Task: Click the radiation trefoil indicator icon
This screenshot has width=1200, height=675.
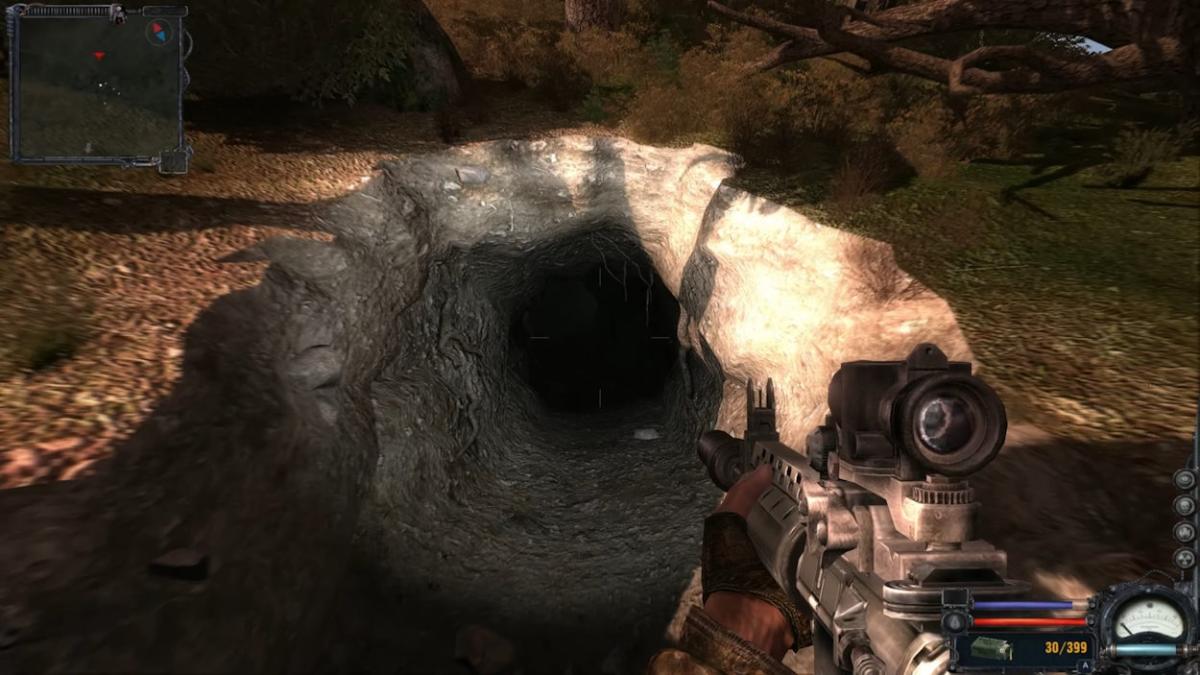Action: coord(1184,558)
